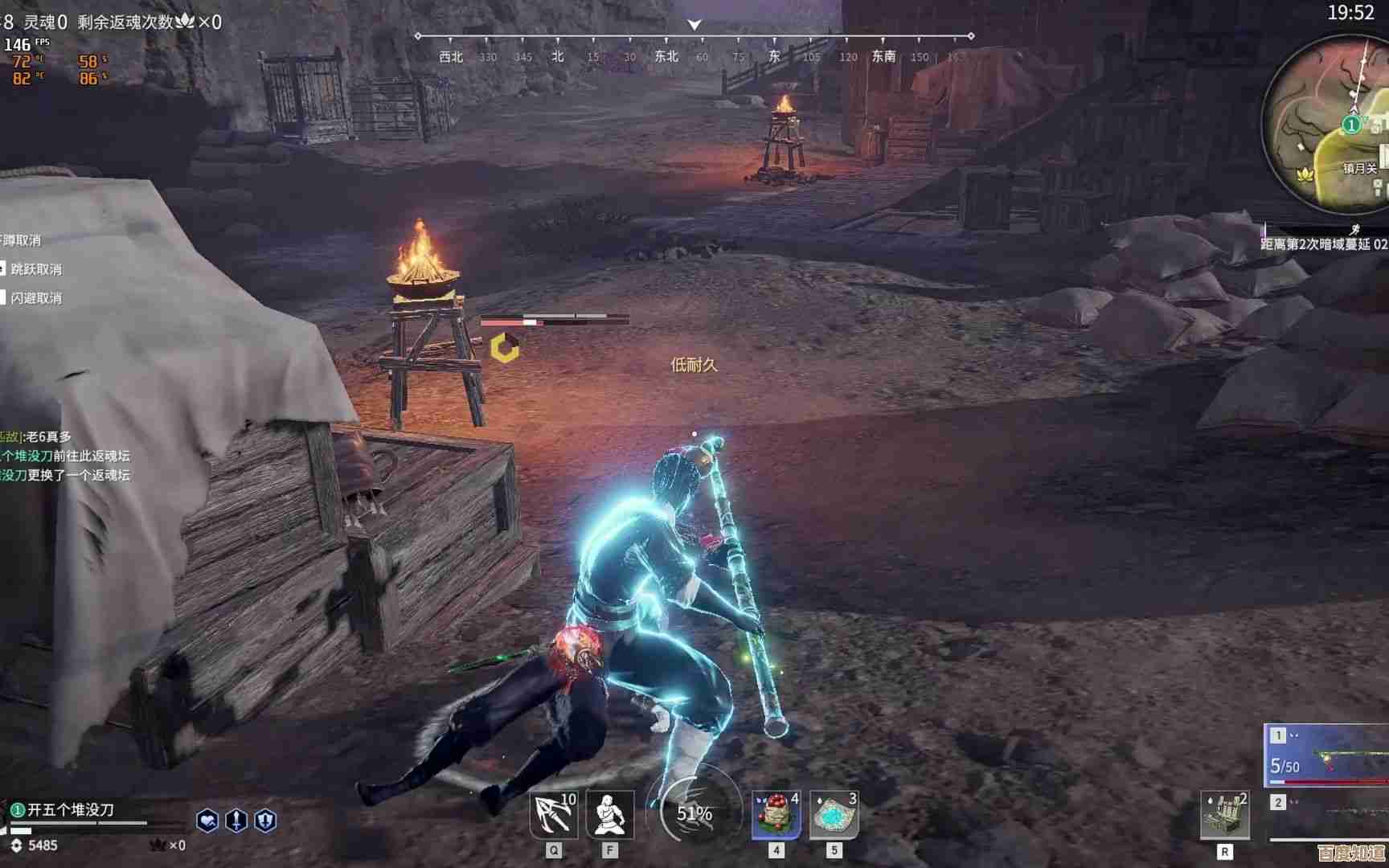
Task: Click the yellow hexagon target marker
Action: click(505, 348)
